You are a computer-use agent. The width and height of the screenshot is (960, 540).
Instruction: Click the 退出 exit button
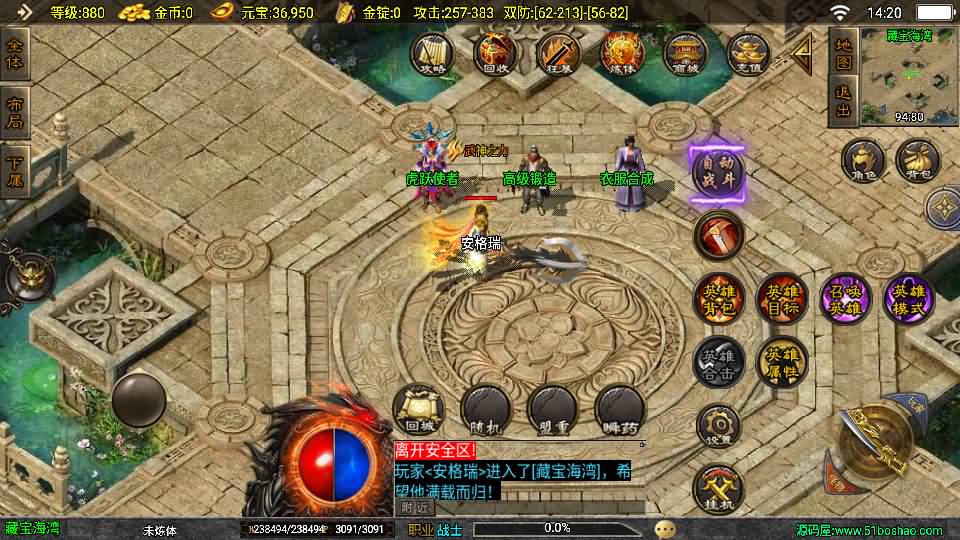(x=843, y=102)
